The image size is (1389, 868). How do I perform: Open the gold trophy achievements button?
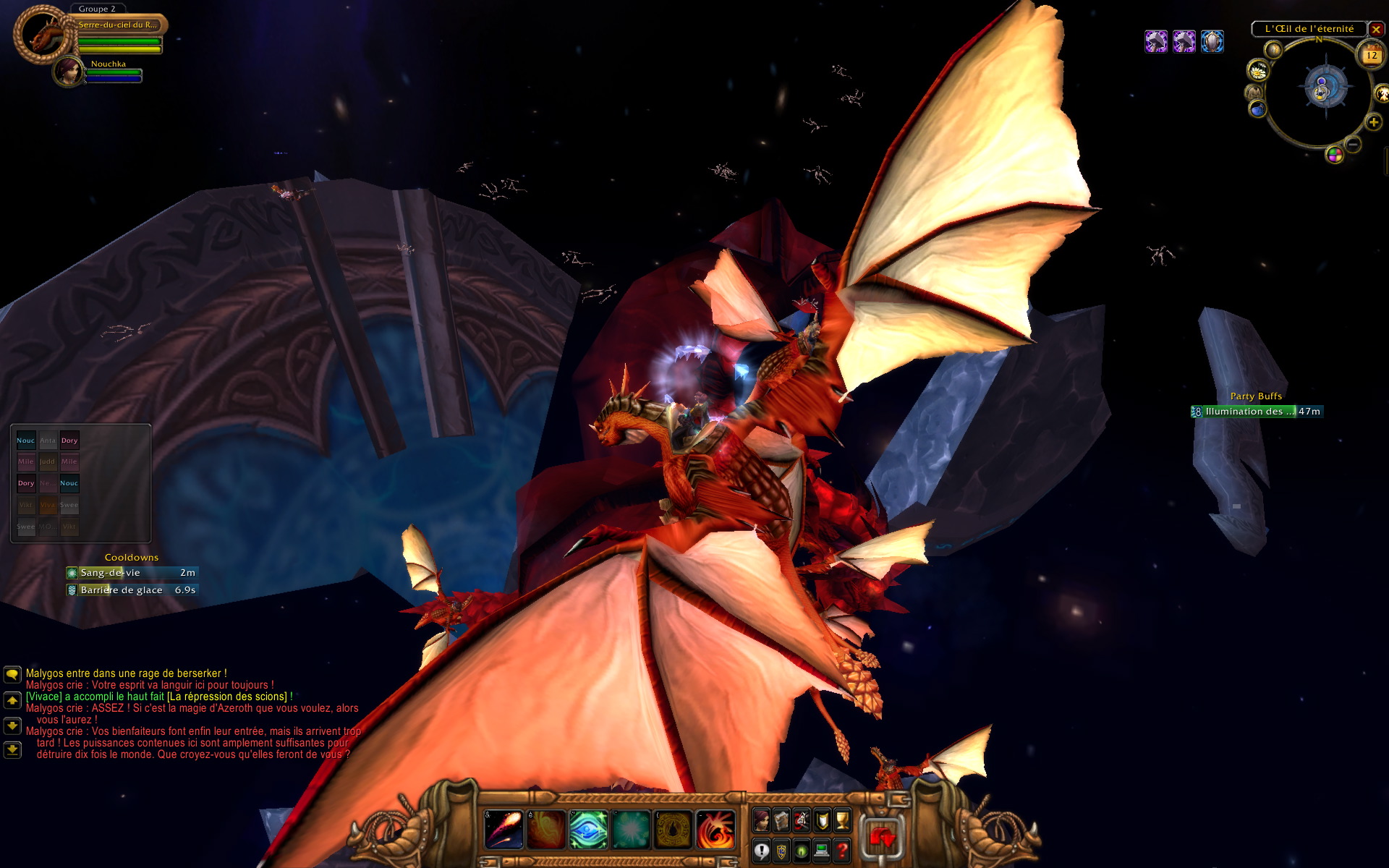coord(842,820)
